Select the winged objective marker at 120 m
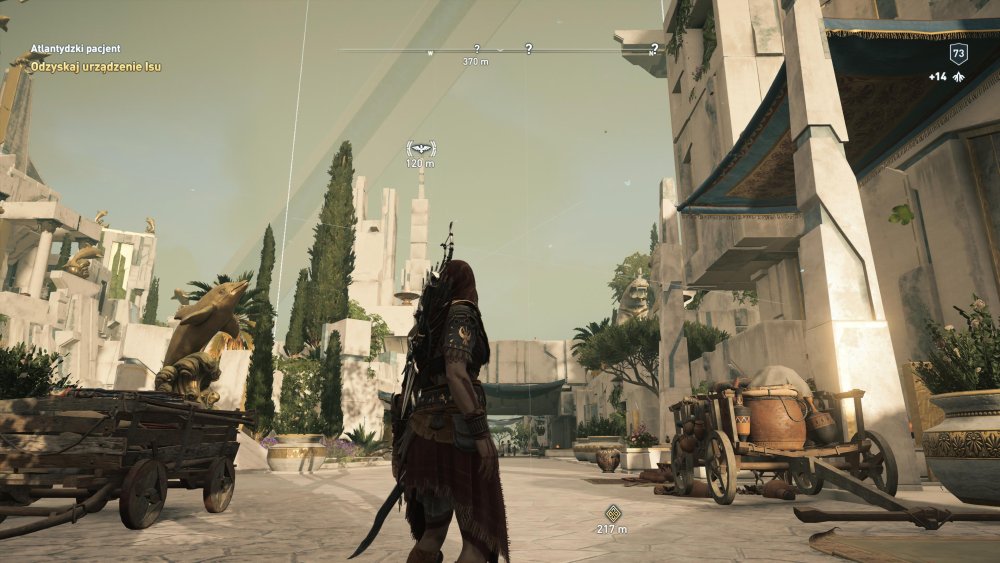The width and height of the screenshot is (1000, 563). [421, 148]
